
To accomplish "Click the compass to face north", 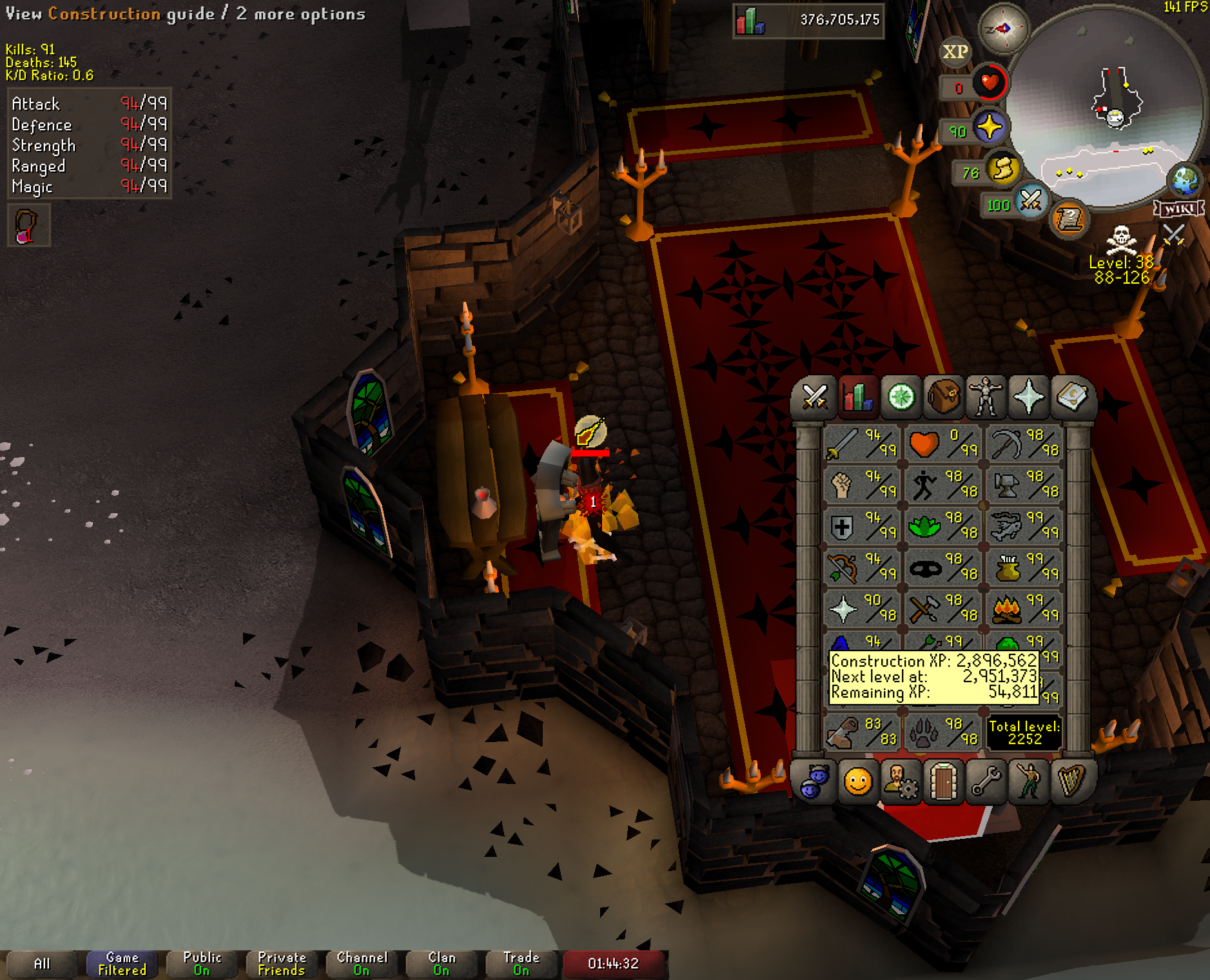I will pos(1003,28).
